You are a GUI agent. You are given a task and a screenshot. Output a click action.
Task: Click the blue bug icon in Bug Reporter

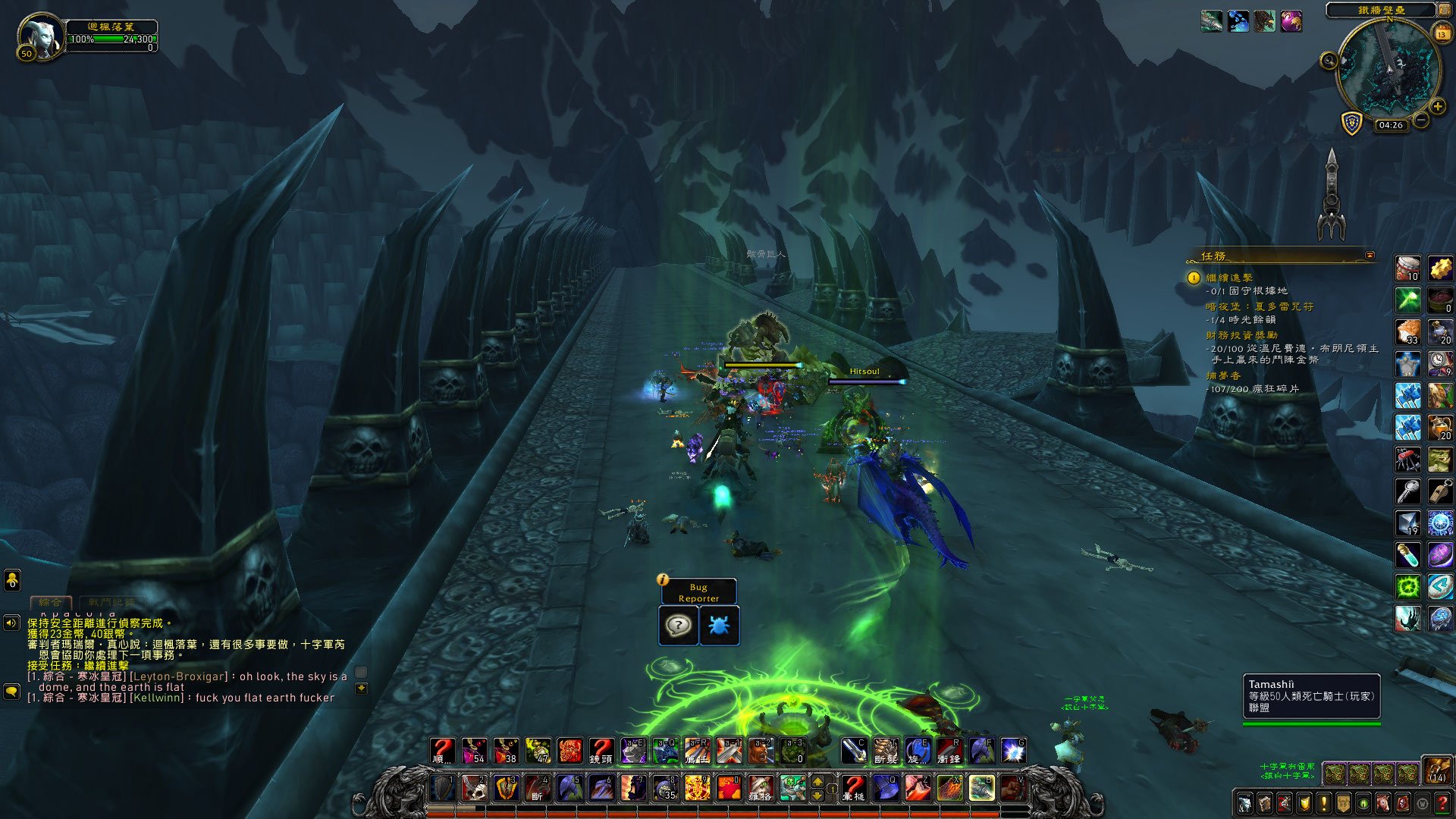718,626
